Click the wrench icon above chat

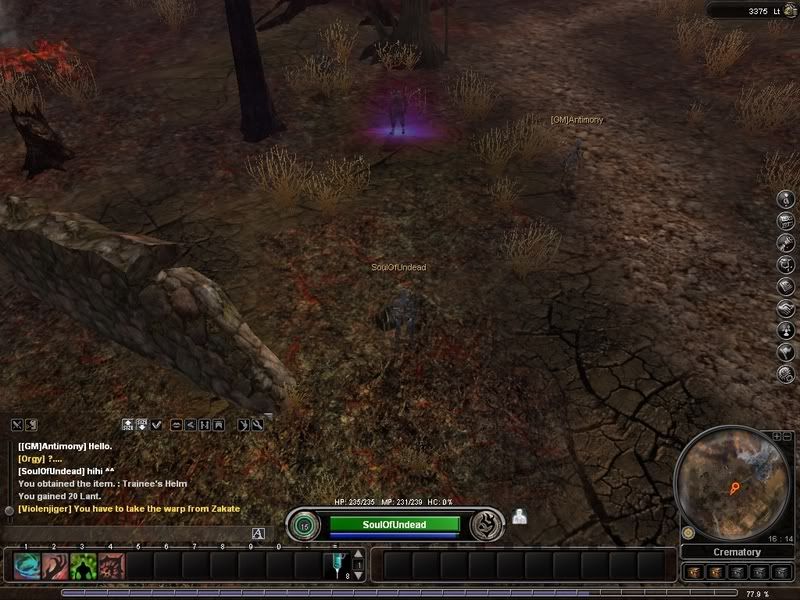257,425
